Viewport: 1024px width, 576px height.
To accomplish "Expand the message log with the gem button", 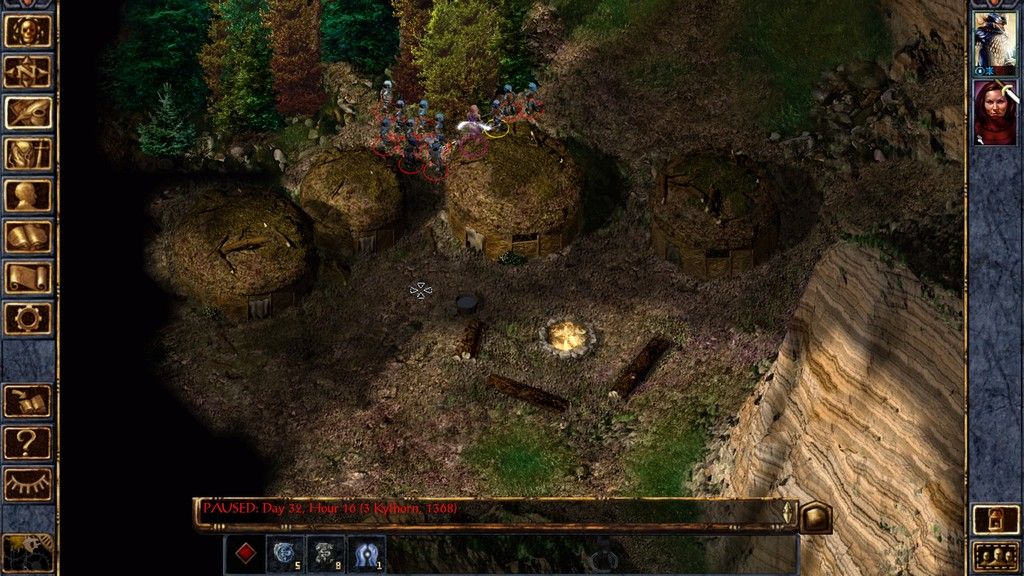I will coord(816,516).
